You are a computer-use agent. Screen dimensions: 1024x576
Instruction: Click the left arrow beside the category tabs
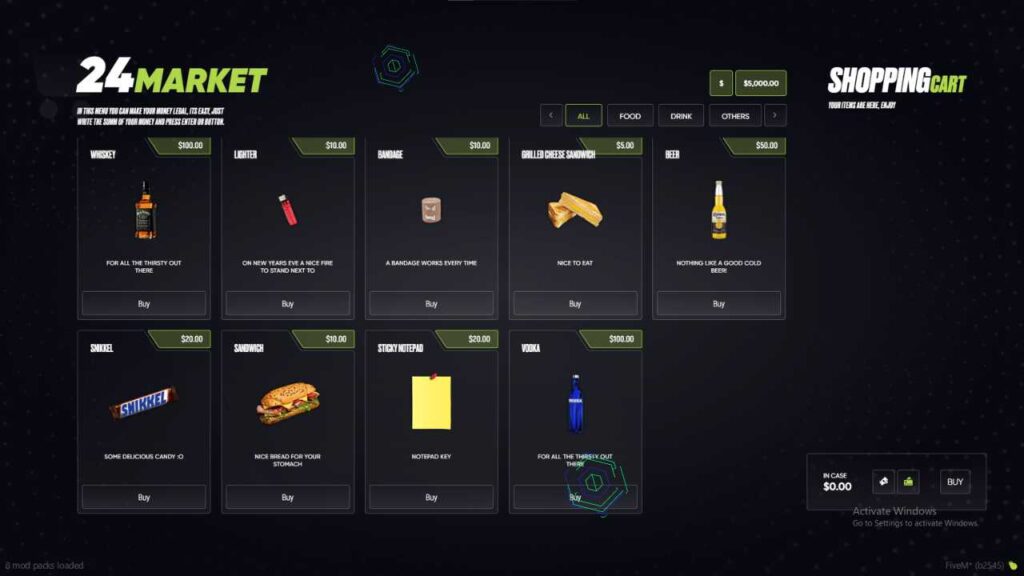pos(551,116)
